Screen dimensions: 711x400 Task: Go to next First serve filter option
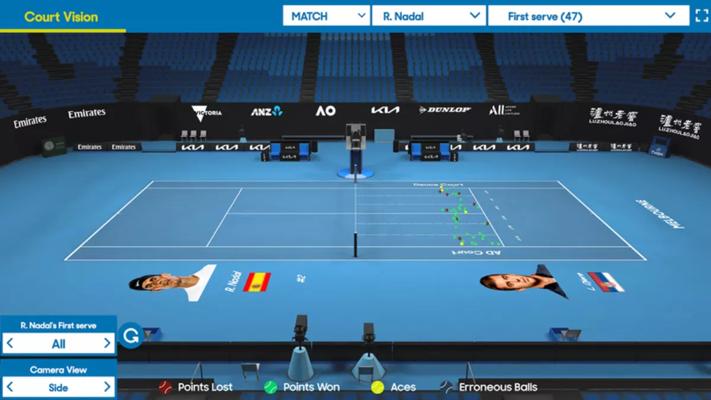(108, 343)
